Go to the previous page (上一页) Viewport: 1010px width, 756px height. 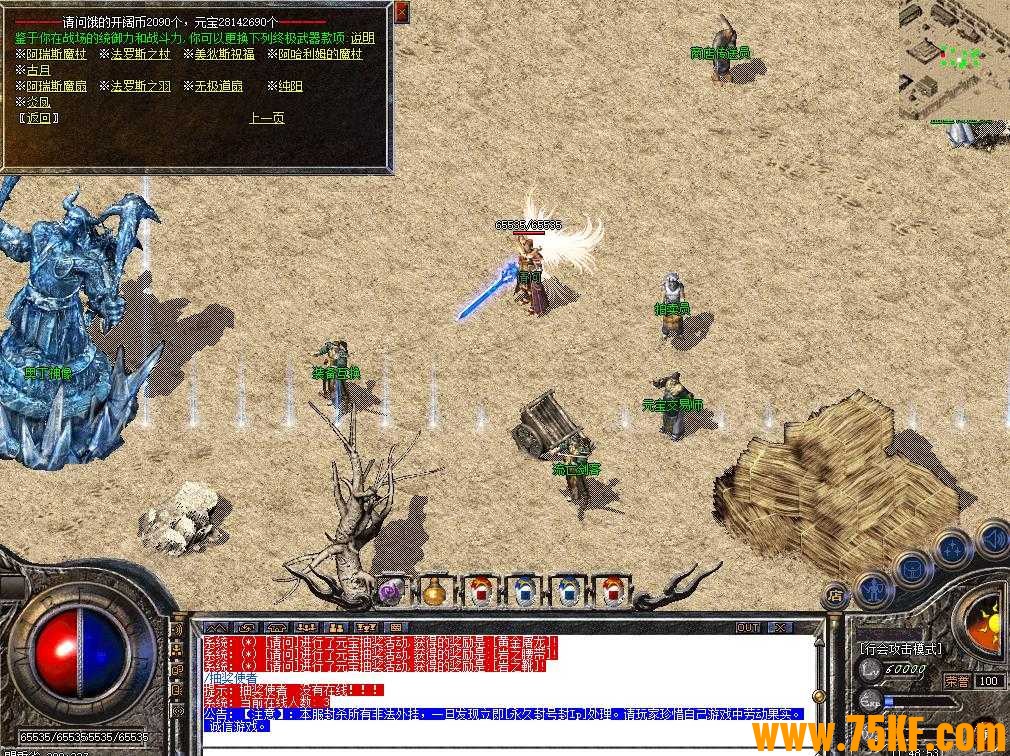click(266, 118)
